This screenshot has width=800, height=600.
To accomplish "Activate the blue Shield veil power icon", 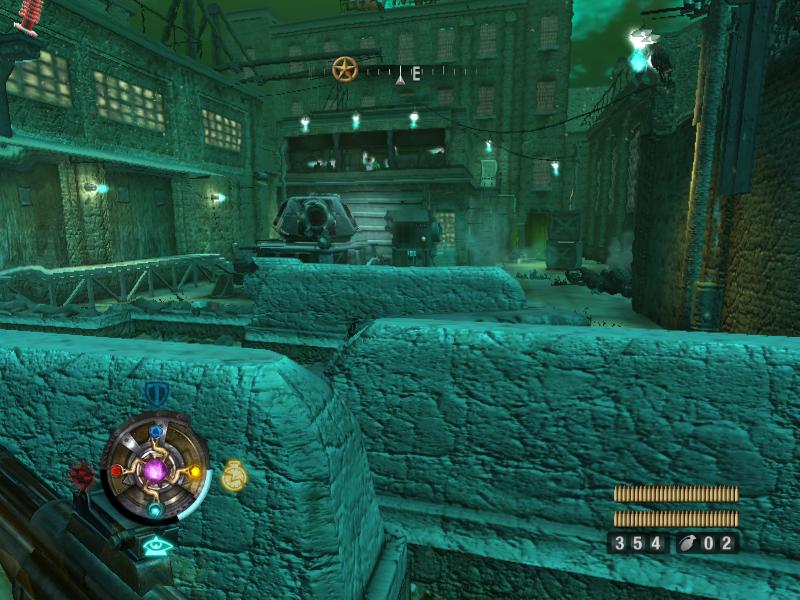I will pos(155,392).
